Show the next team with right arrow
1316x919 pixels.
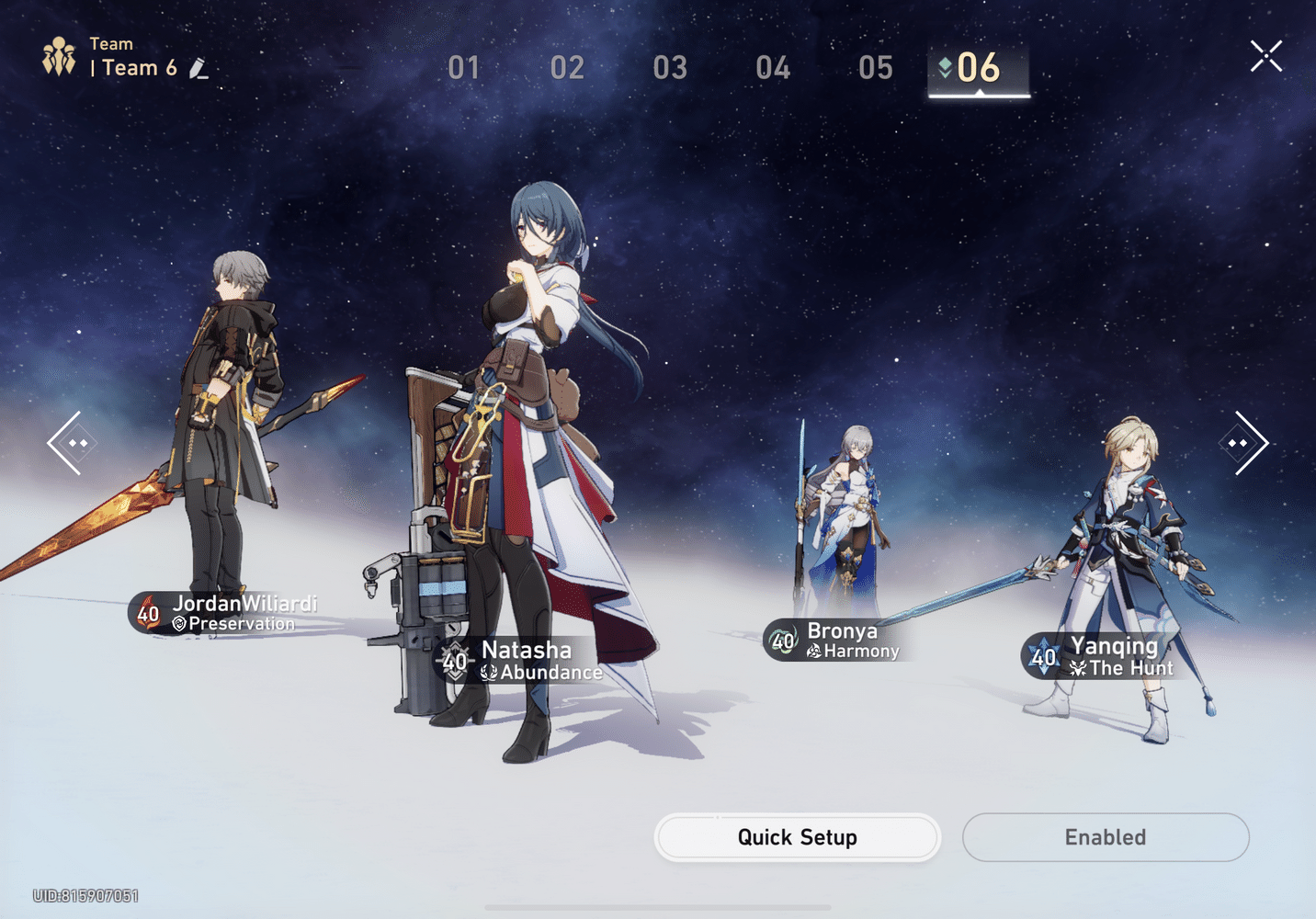click(x=1248, y=443)
